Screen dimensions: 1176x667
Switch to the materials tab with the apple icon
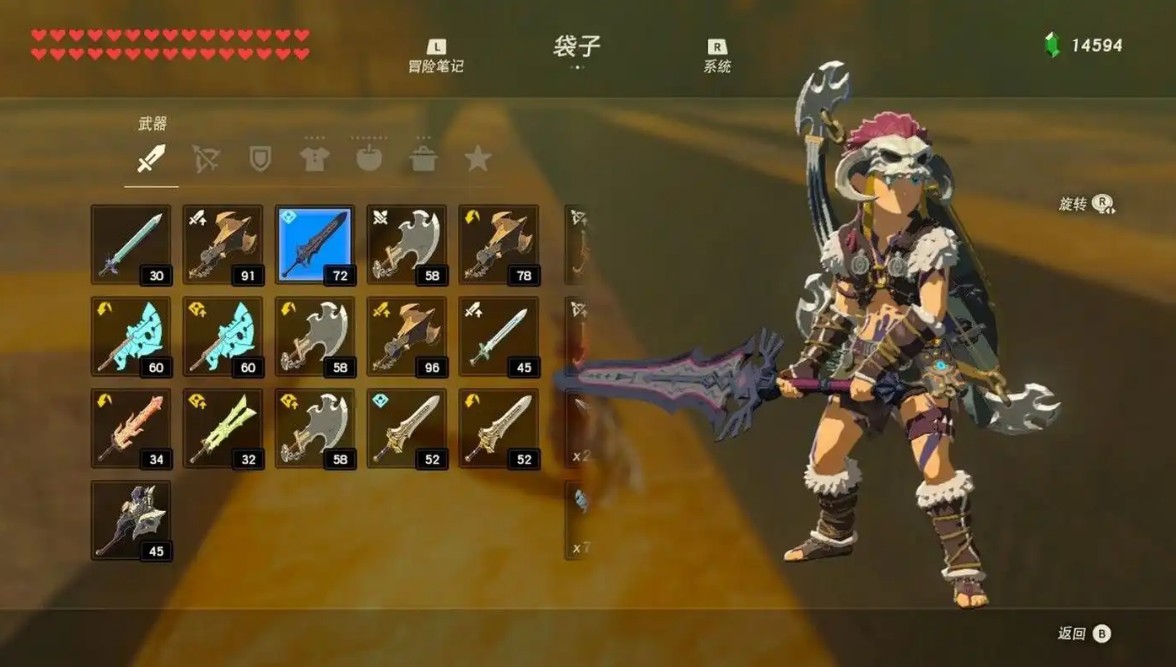tap(370, 158)
